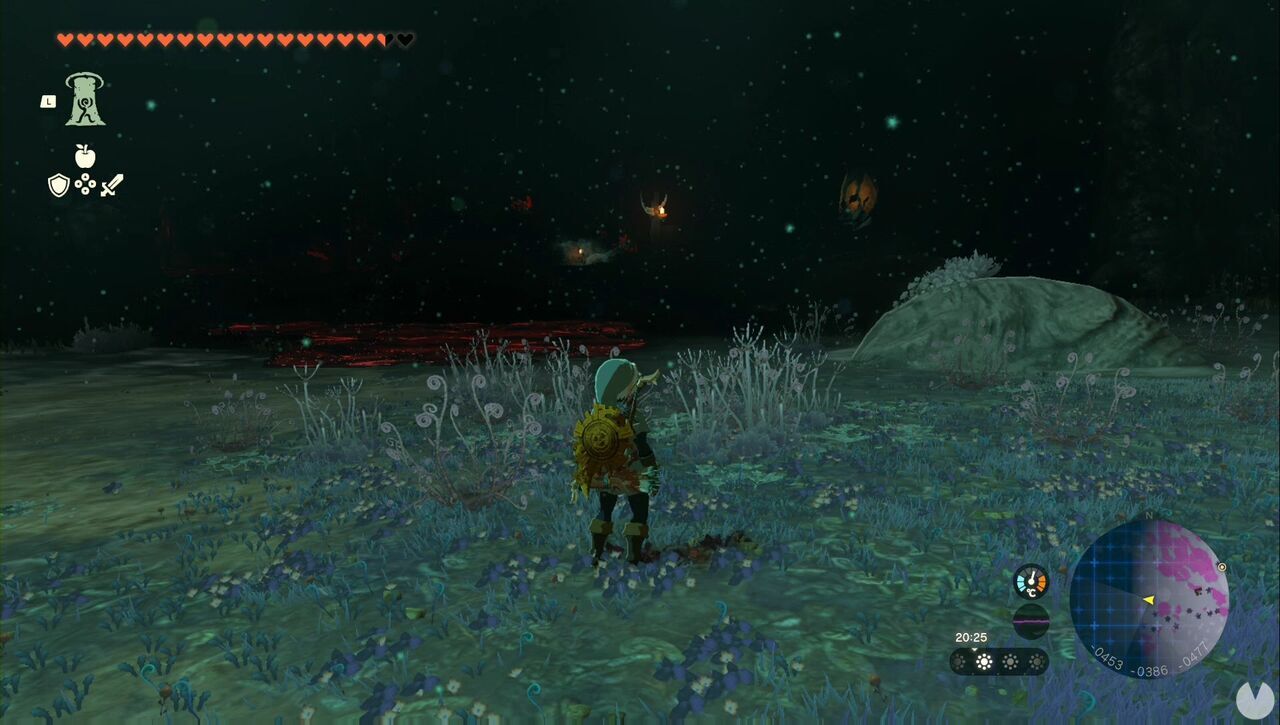Select the shield icon in the equipment row
1280x725 pixels.
(60, 184)
